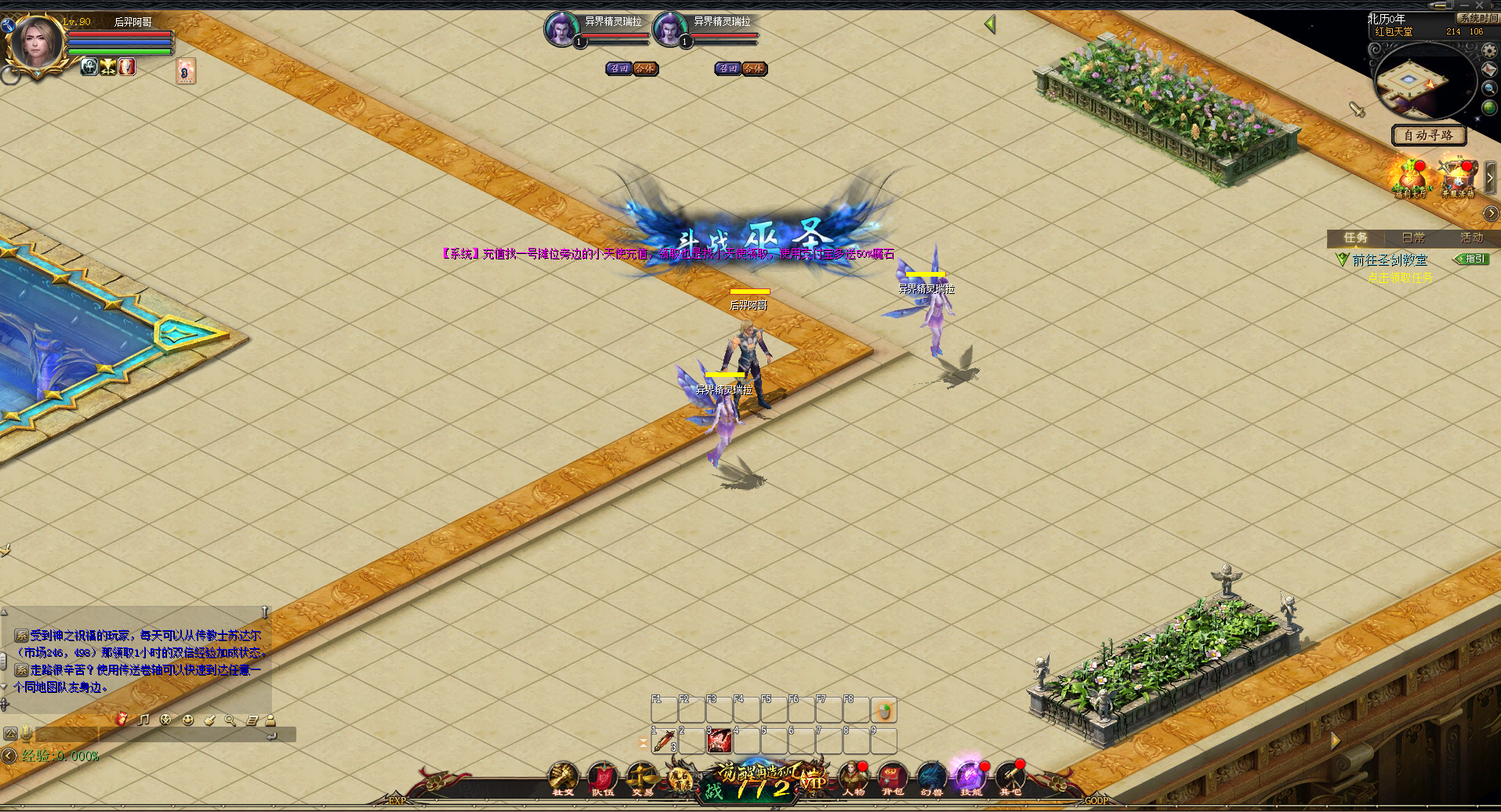This screenshot has width=1501, height=812.
Task: Open the 人物 character panel
Action: click(853, 777)
